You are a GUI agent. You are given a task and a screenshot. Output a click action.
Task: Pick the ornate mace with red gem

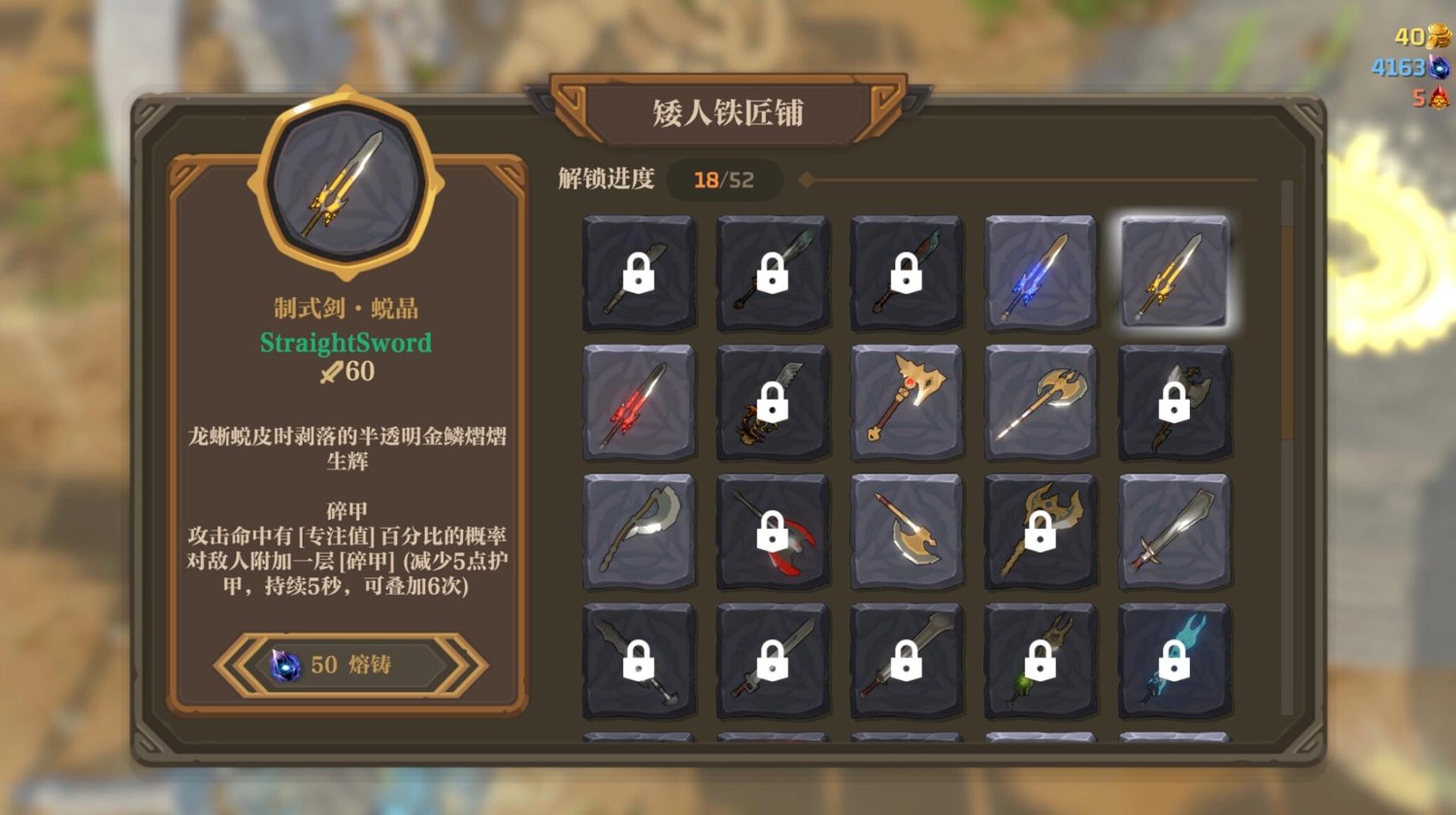point(907,402)
